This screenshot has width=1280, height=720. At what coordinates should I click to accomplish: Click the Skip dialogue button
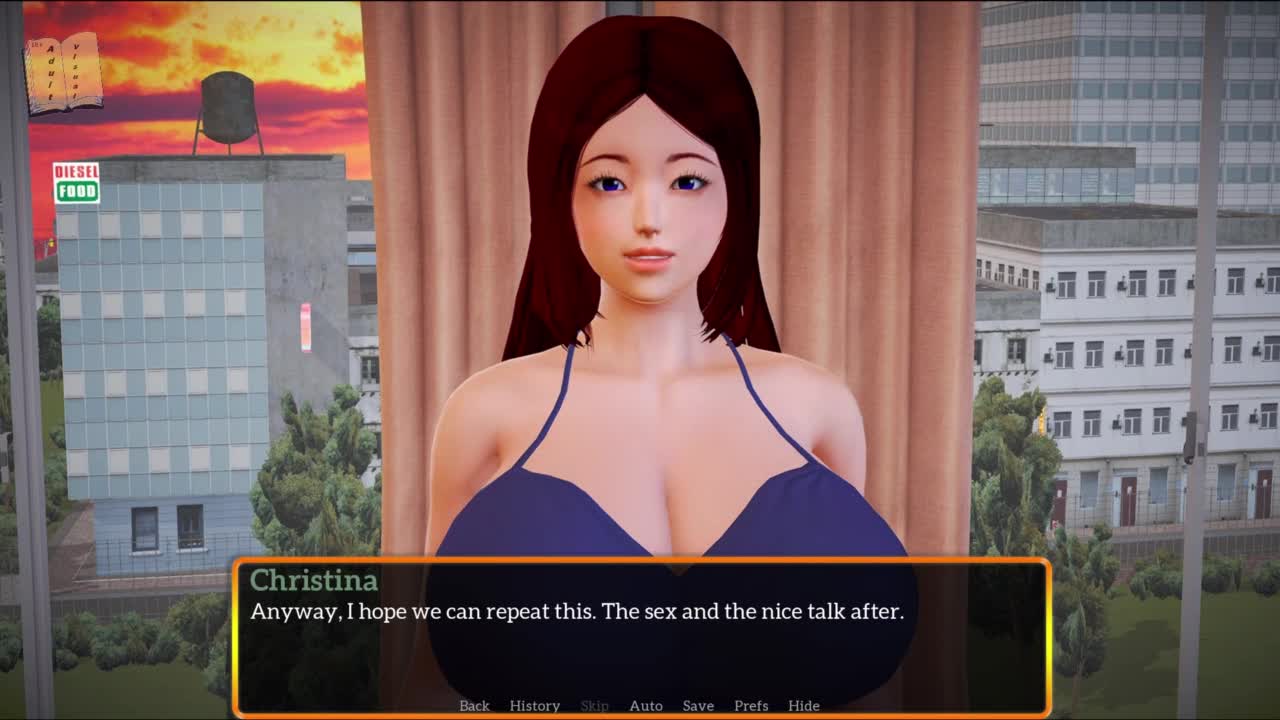click(x=594, y=705)
